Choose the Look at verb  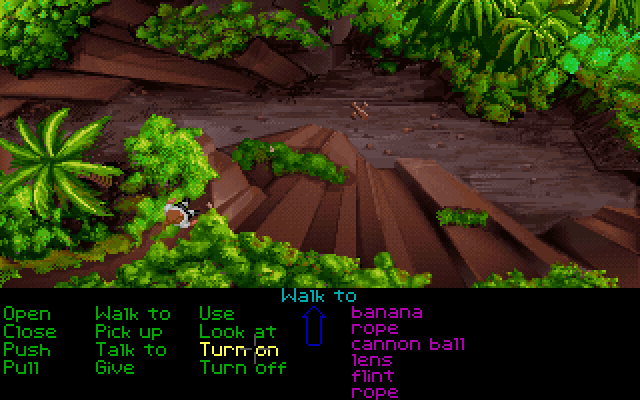pyautogui.click(x=237, y=332)
